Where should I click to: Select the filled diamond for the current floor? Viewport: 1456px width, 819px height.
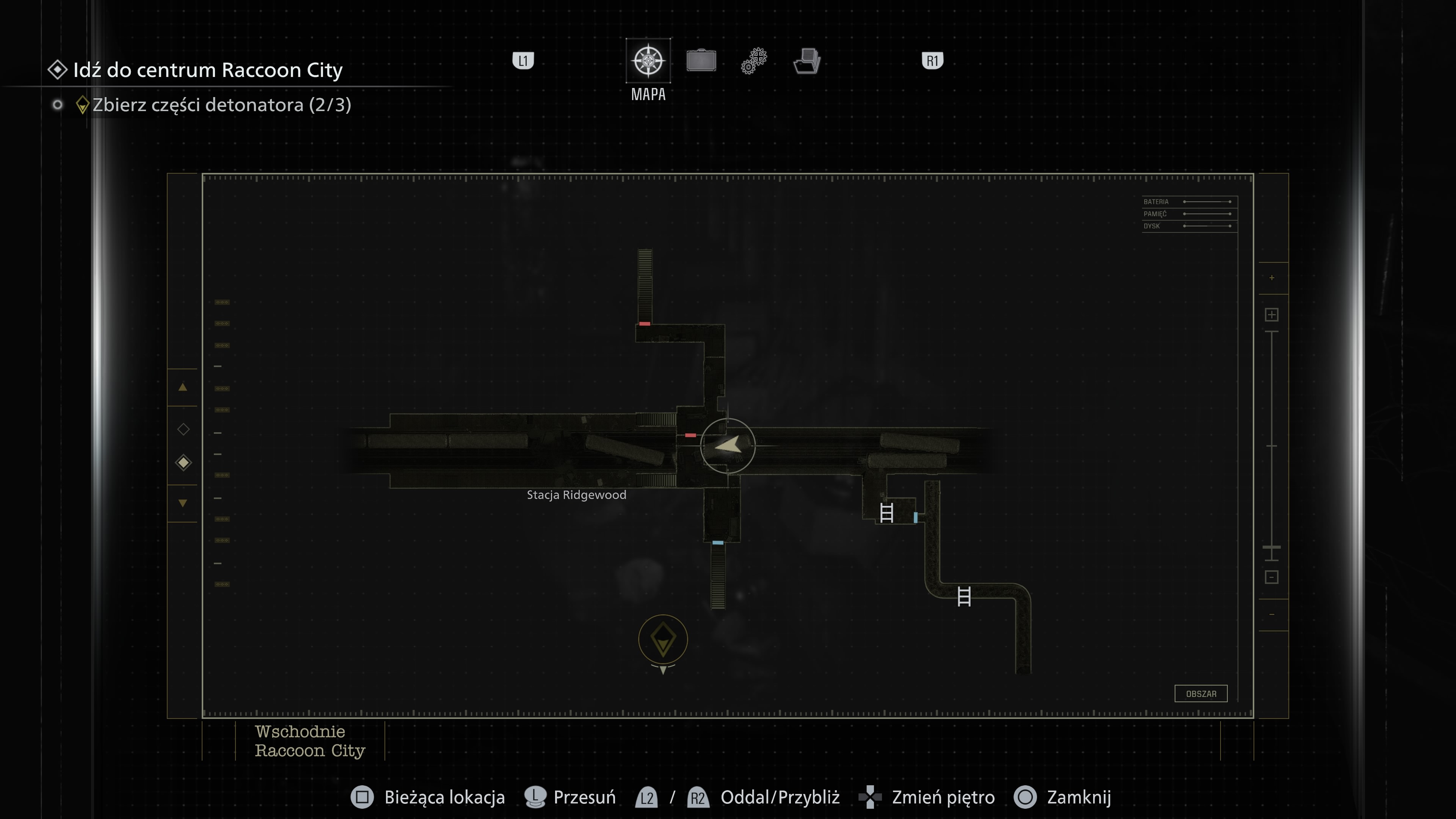point(183,462)
